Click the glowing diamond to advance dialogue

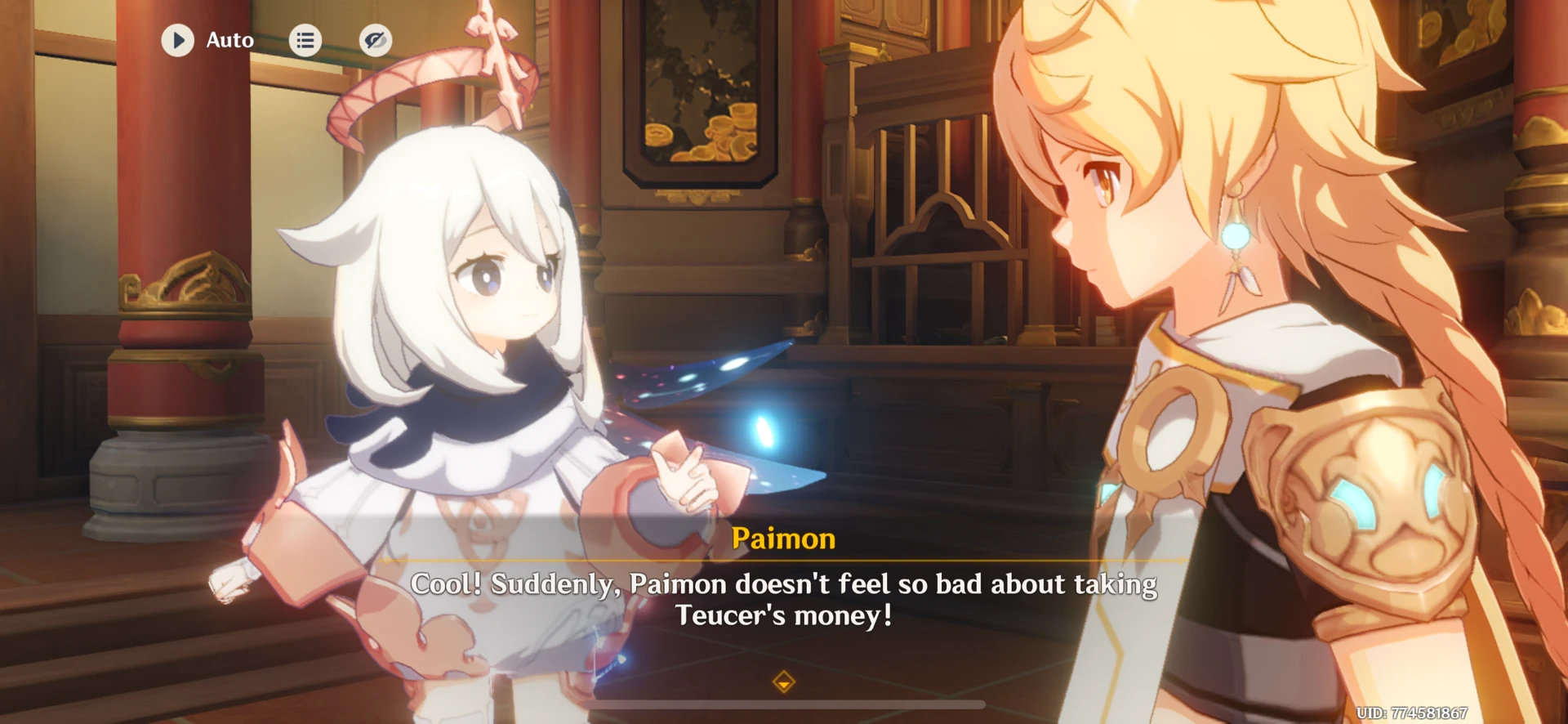[783, 680]
